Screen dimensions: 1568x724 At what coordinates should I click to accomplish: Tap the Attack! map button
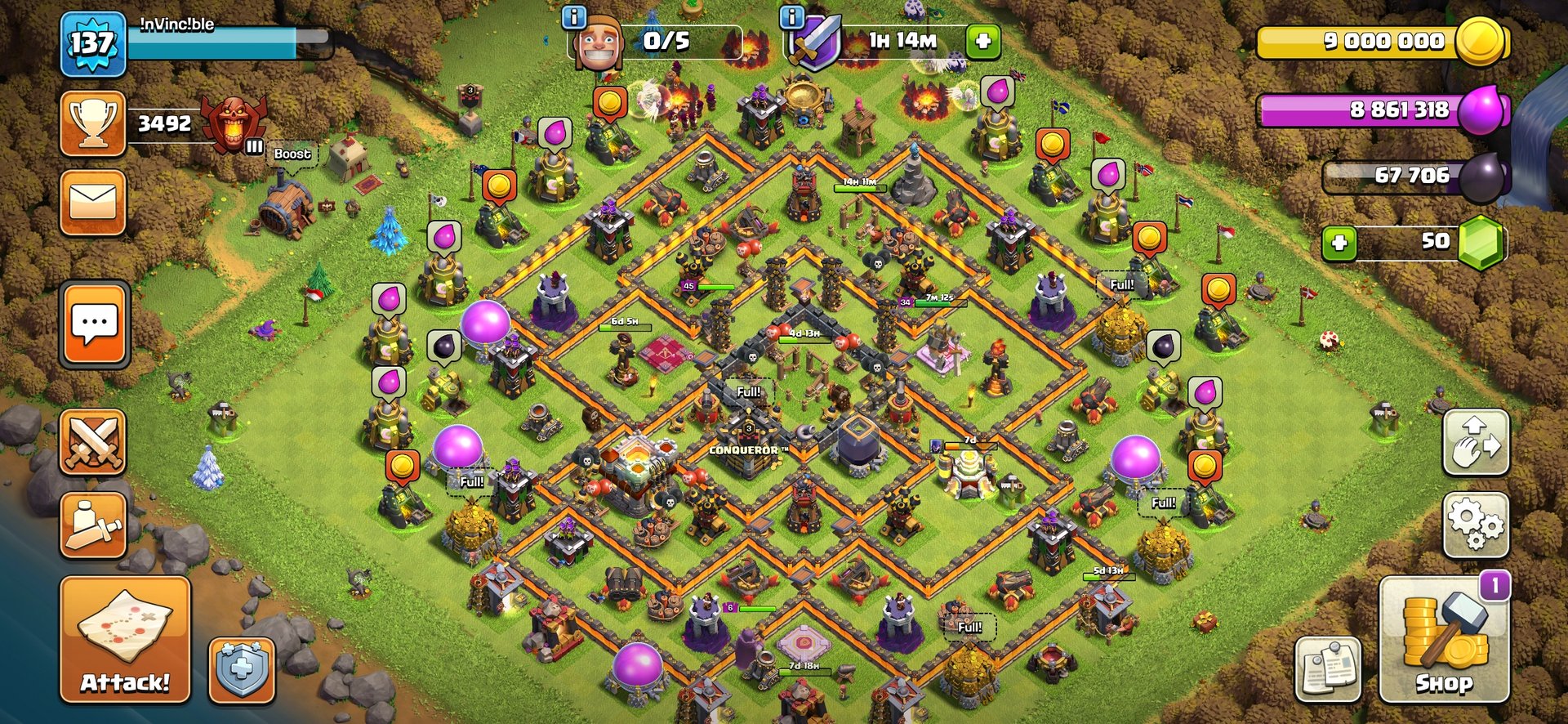125,640
